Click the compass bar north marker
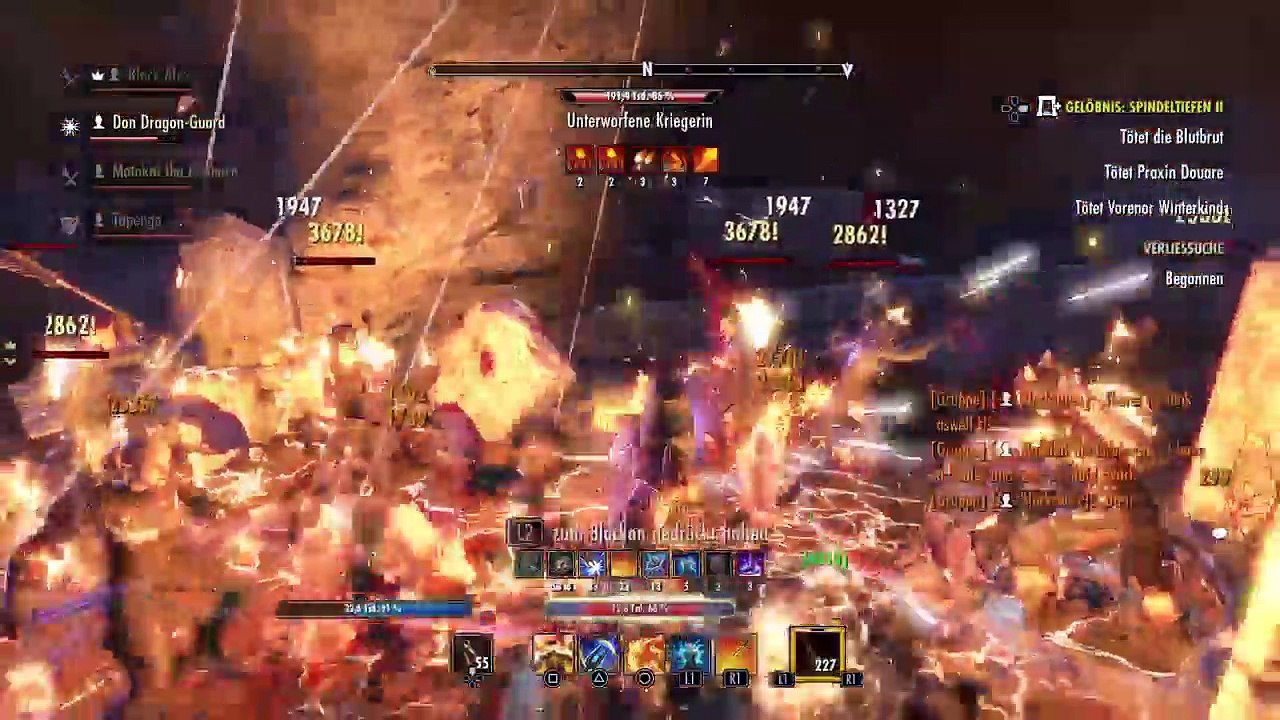This screenshot has width=1280, height=720. point(647,69)
